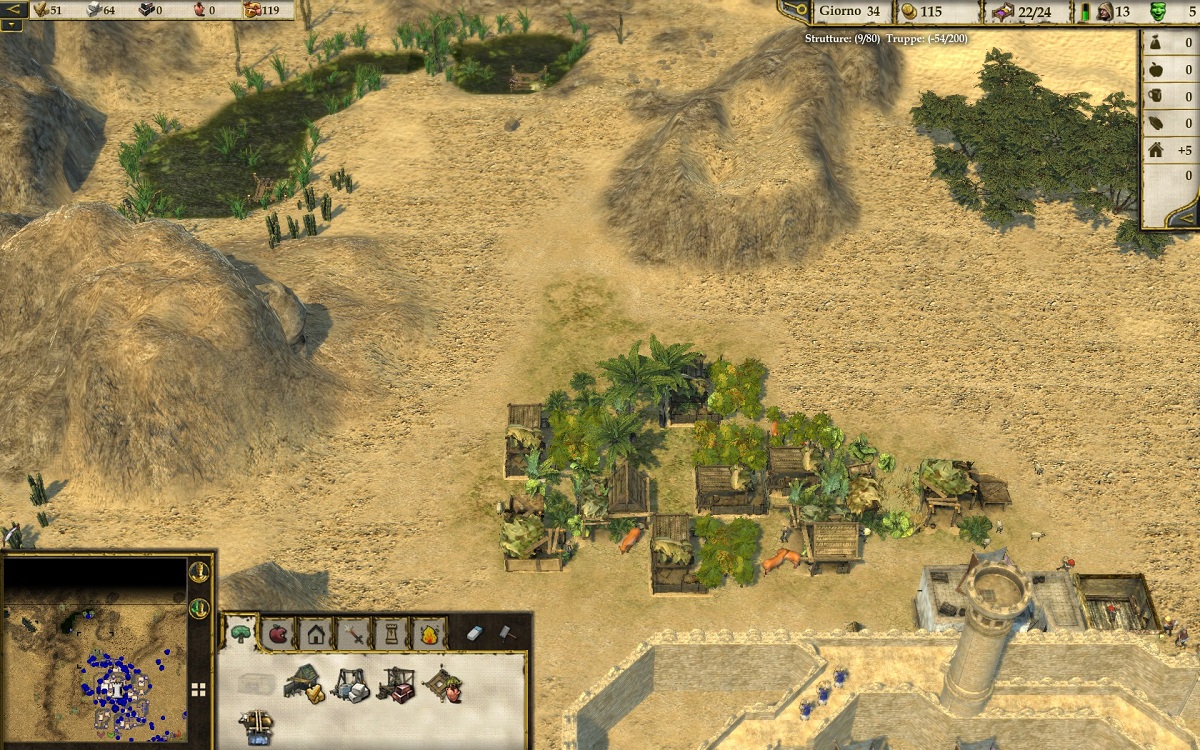Image resolution: width=1200 pixels, height=750 pixels.
Task: Choose the flame buildings tab
Action: click(x=429, y=633)
